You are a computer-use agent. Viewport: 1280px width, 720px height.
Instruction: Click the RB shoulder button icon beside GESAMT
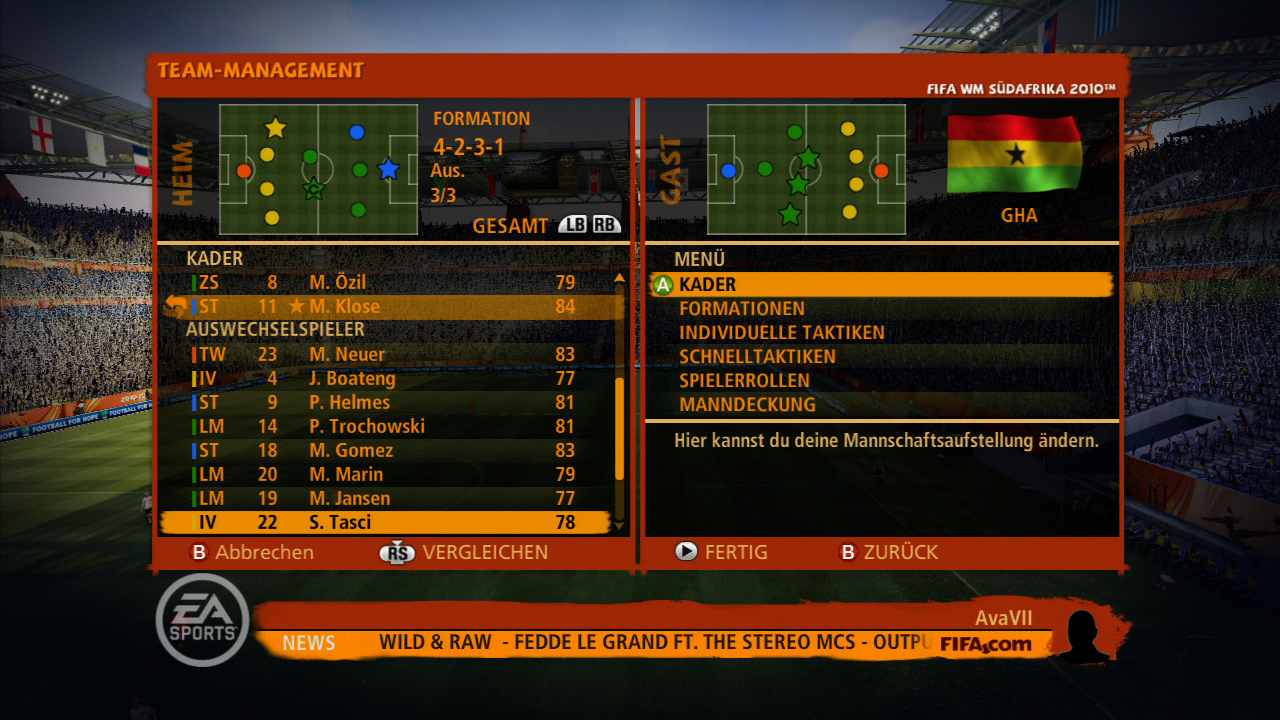tap(606, 226)
